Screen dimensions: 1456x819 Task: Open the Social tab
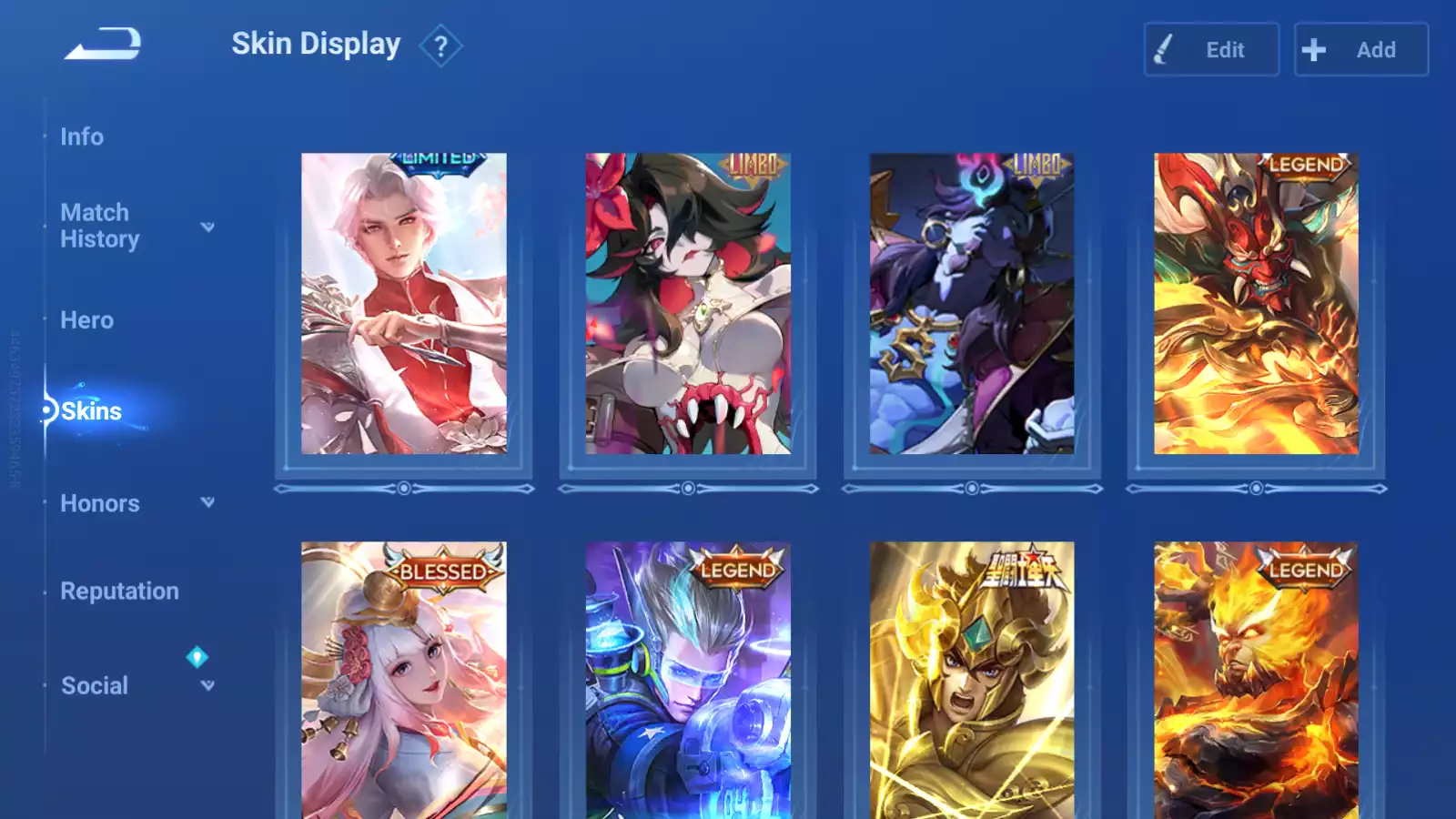(95, 686)
